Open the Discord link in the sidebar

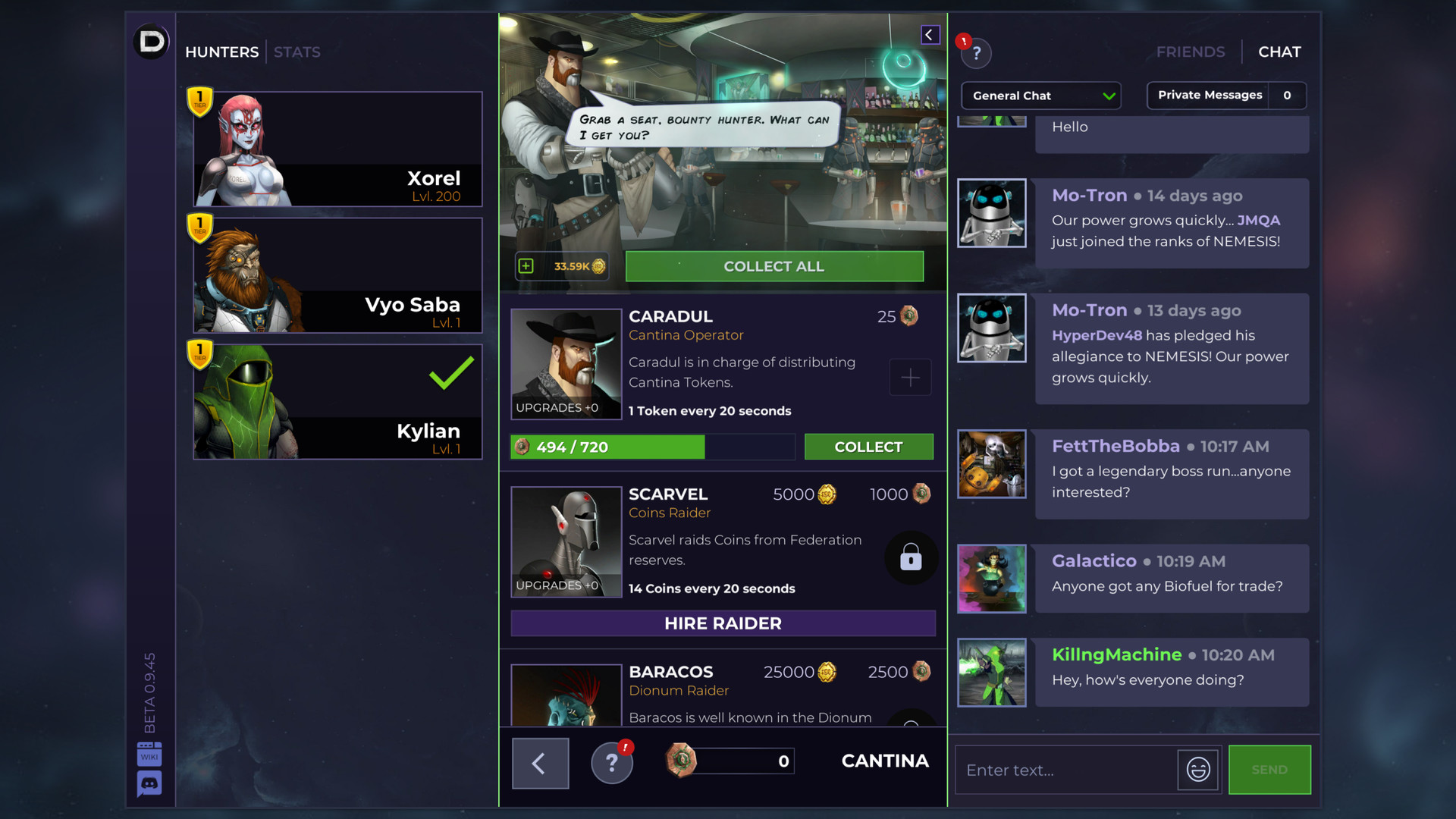pos(149,783)
